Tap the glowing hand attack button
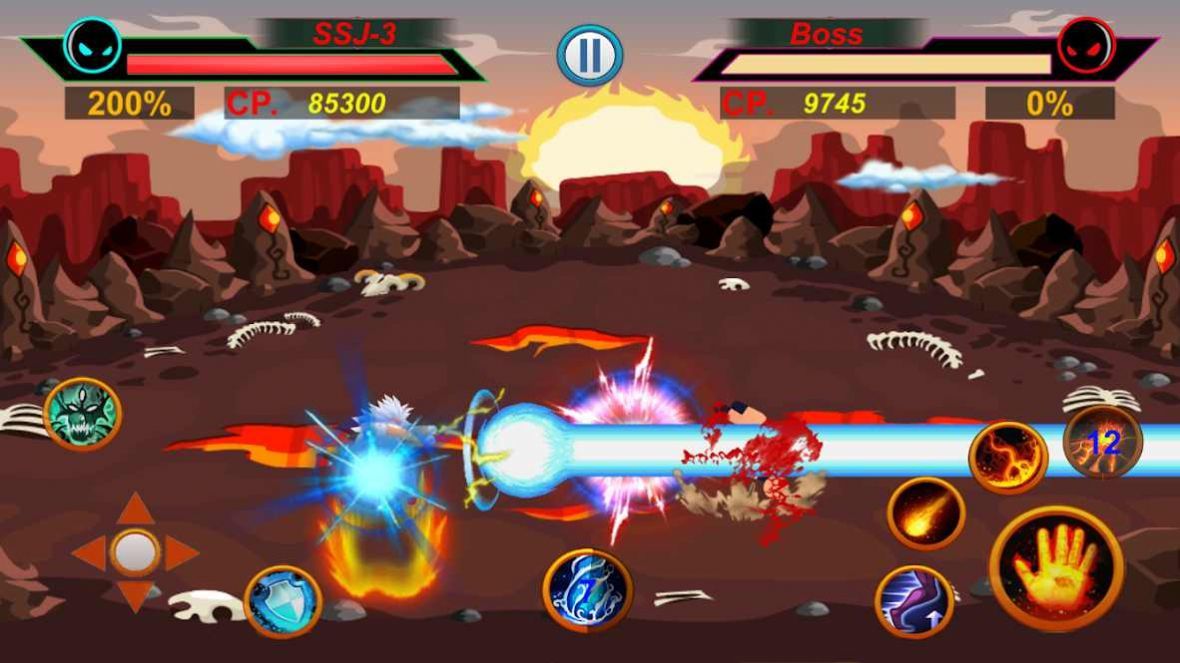 pyautogui.click(x=1056, y=568)
